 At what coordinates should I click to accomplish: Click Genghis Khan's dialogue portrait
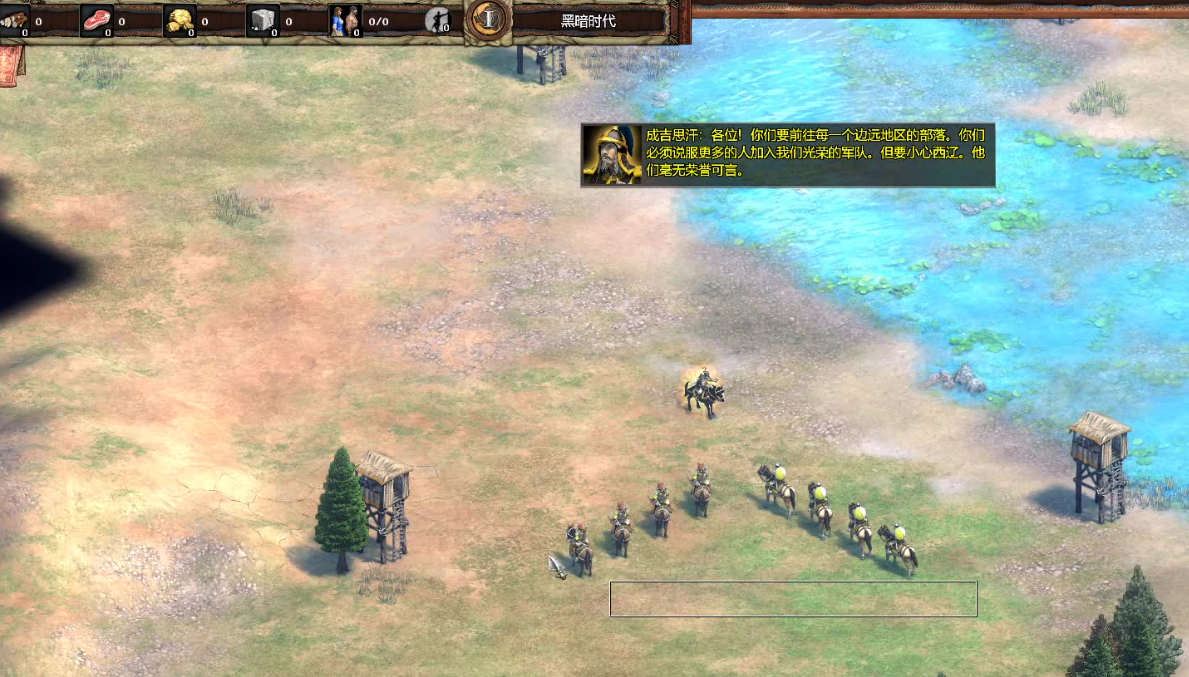click(x=612, y=155)
